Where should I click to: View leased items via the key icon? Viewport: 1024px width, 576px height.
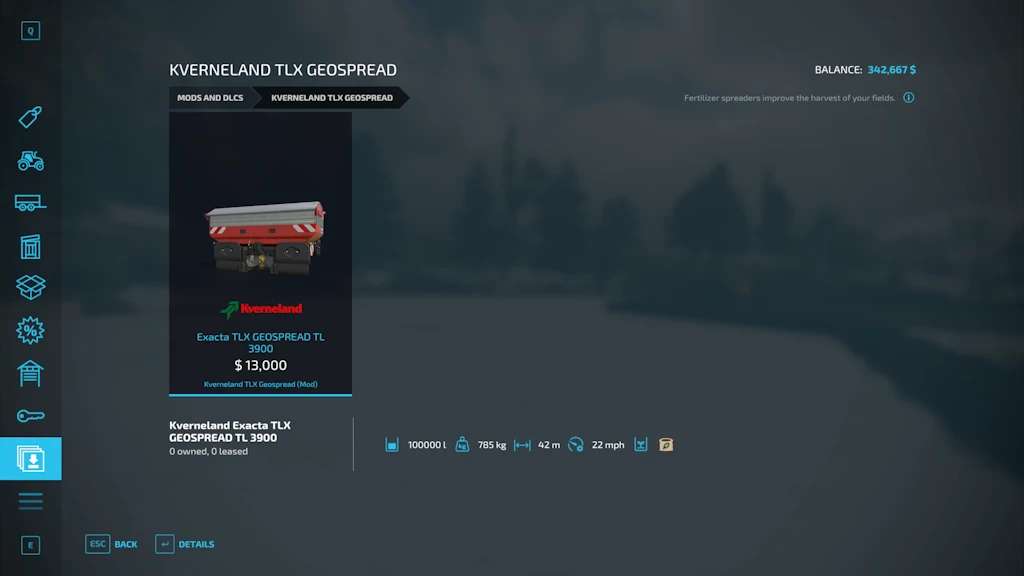click(30, 415)
